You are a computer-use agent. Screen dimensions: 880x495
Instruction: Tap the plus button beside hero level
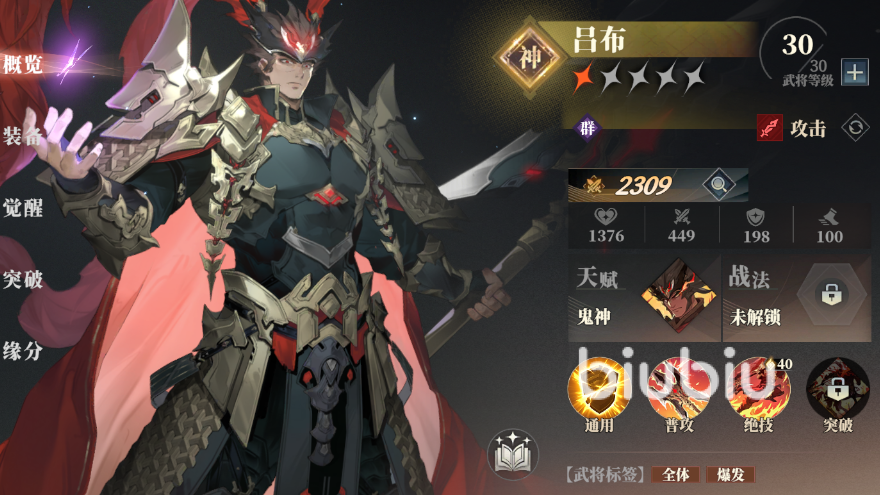click(854, 72)
